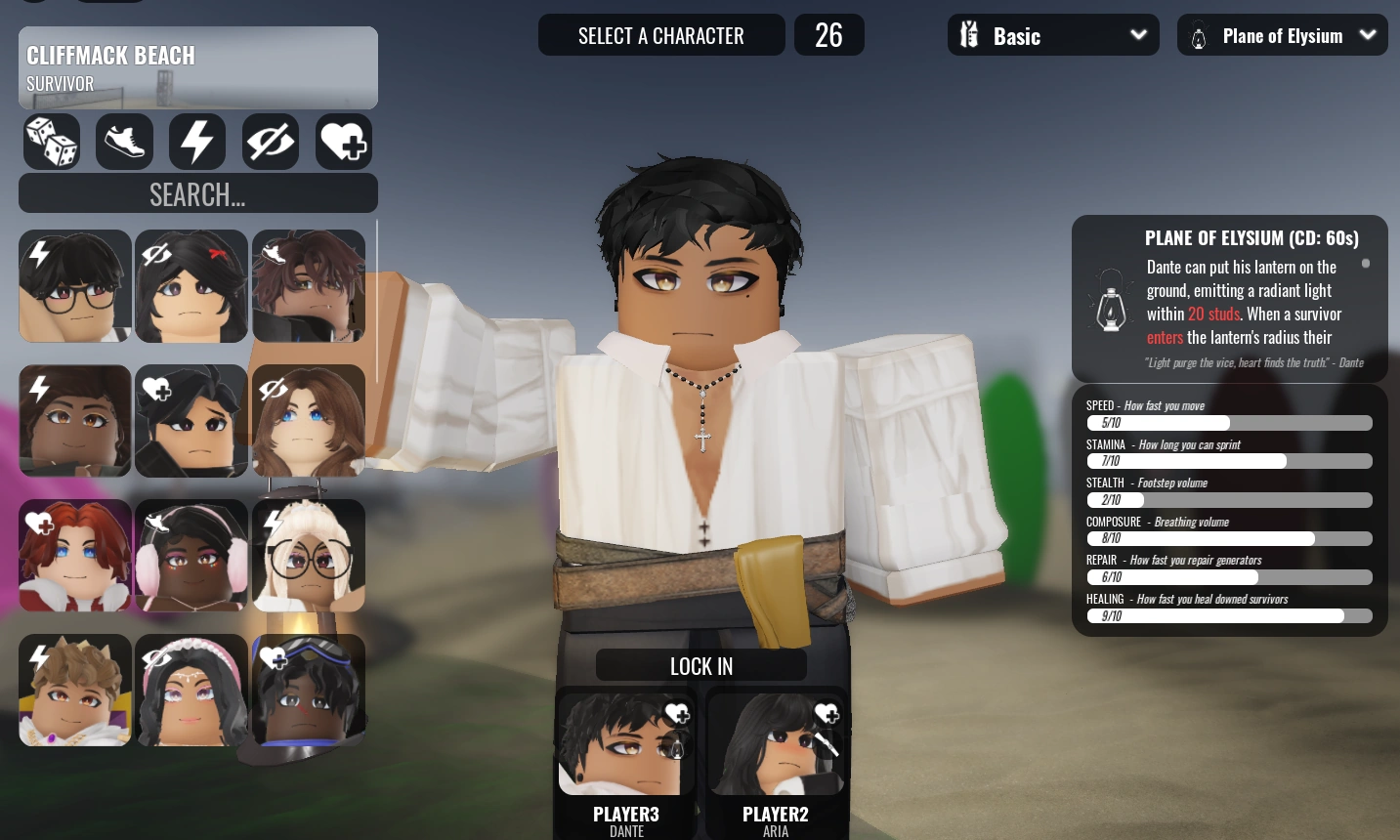This screenshot has height=840, width=1400.
Task: Click the red ribbon badge on the black-haired character thumbnail
Action: (x=217, y=253)
